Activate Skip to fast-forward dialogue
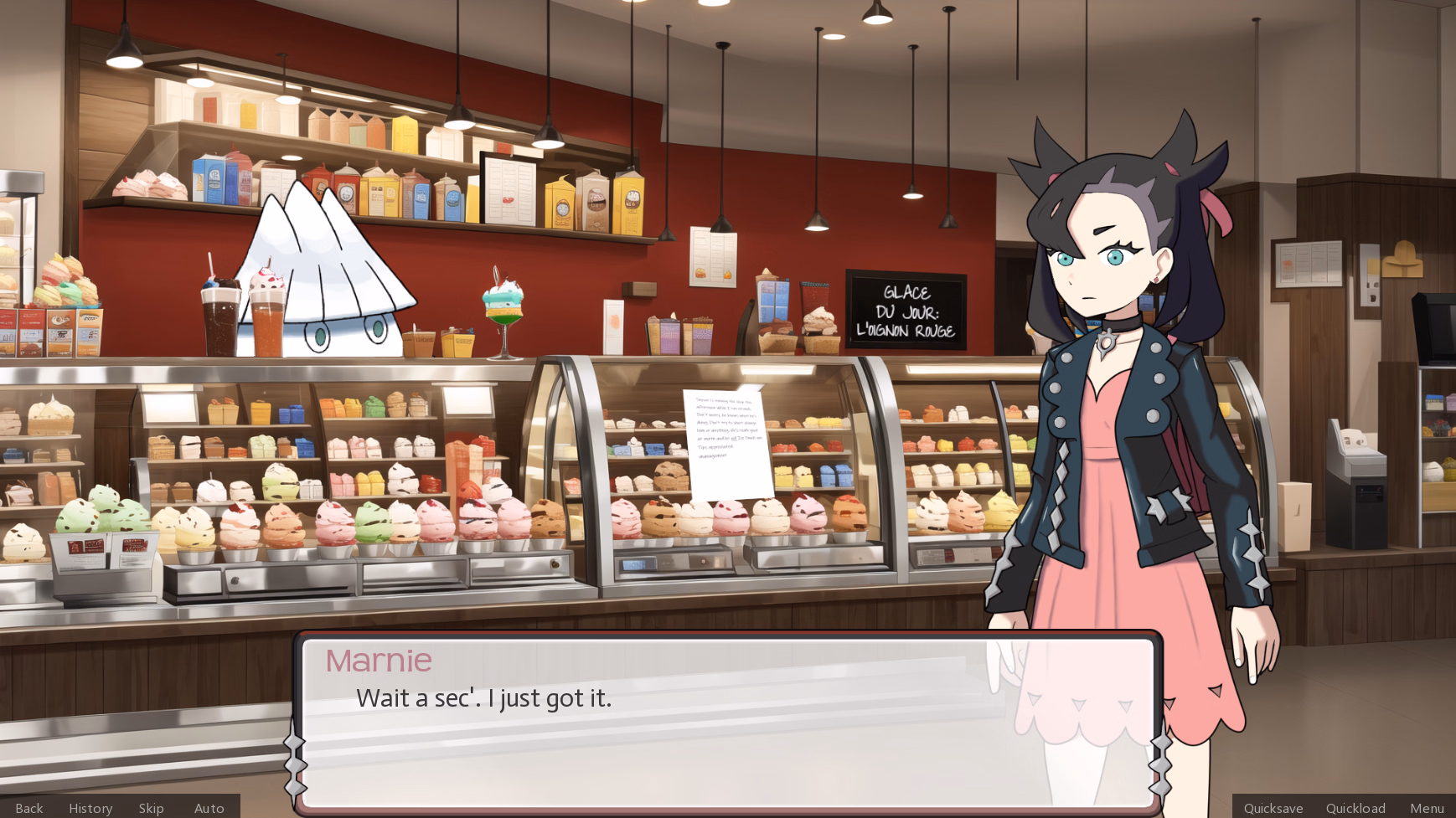The height and width of the screenshot is (818, 1456). pos(152,808)
